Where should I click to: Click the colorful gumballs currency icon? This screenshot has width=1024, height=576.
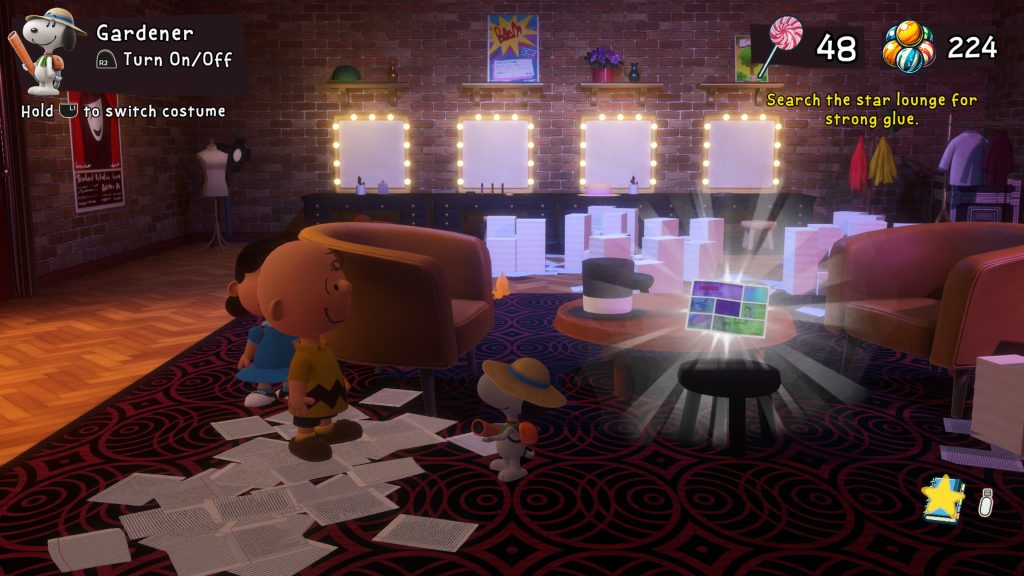coord(908,47)
